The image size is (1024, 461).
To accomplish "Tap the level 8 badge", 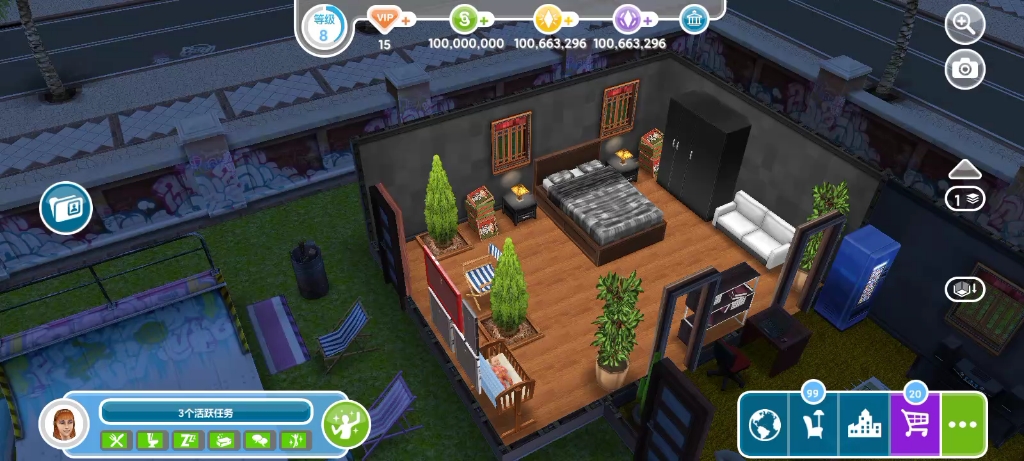I will (x=323, y=24).
